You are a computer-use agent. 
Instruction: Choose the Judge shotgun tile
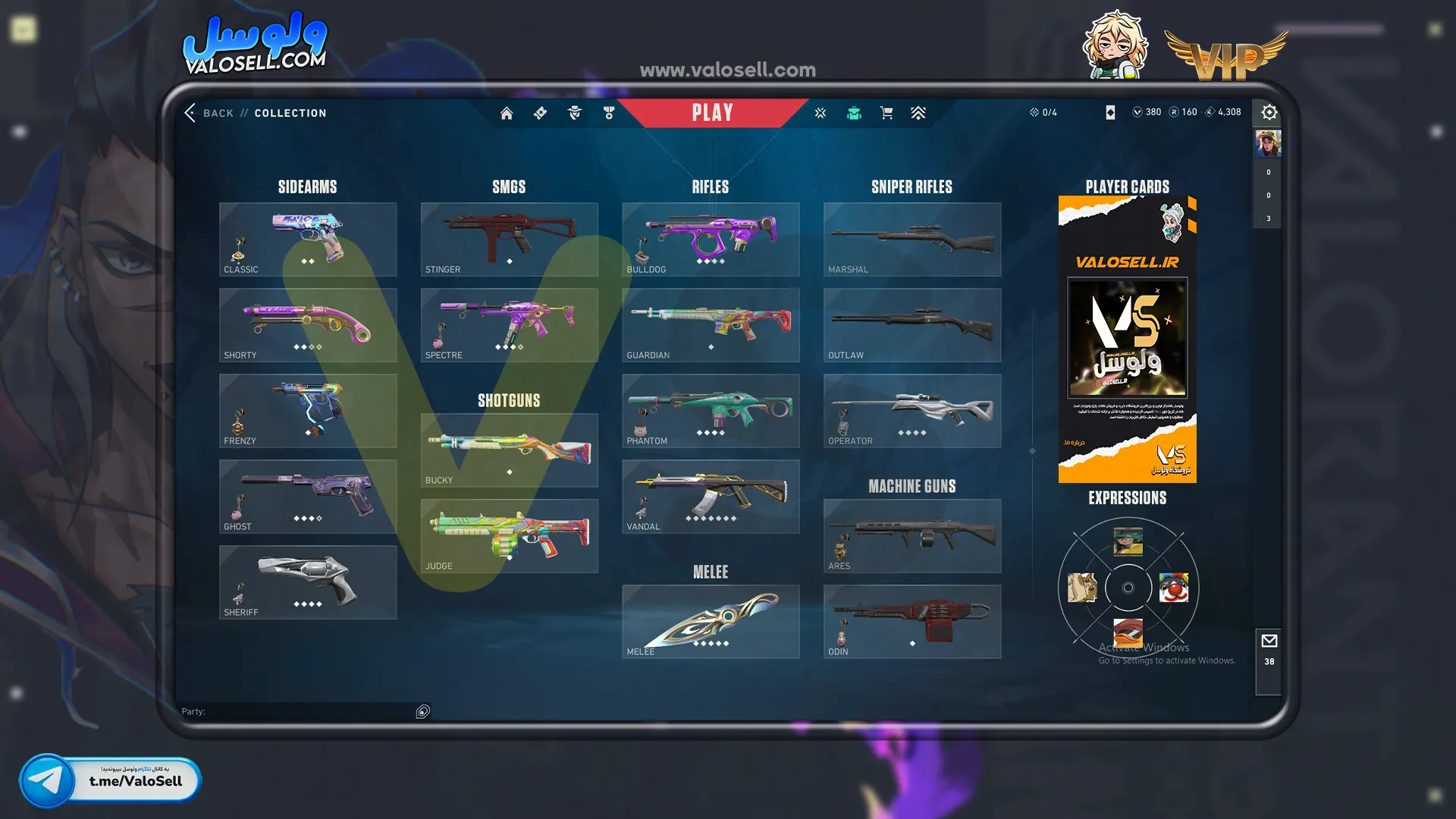pyautogui.click(x=509, y=535)
